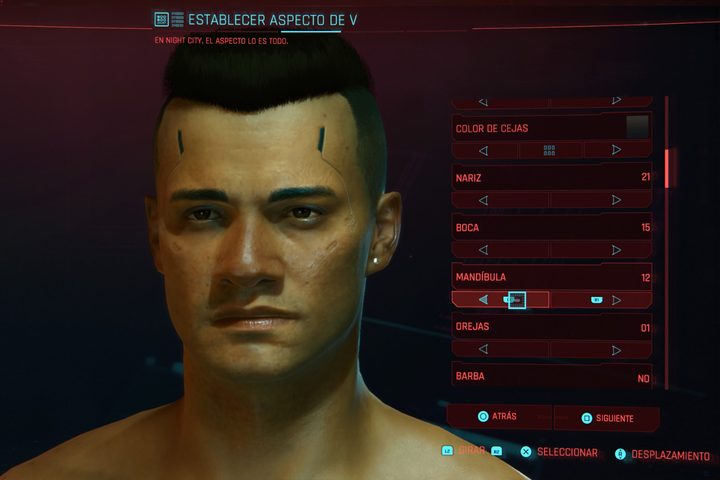
Task: Select previous Nariz option arrow
Action: [484, 200]
